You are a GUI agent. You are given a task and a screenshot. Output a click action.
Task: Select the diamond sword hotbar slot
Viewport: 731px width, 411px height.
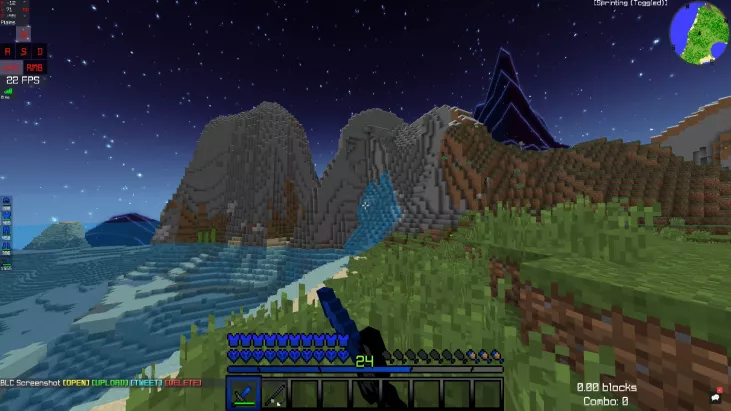click(x=244, y=393)
